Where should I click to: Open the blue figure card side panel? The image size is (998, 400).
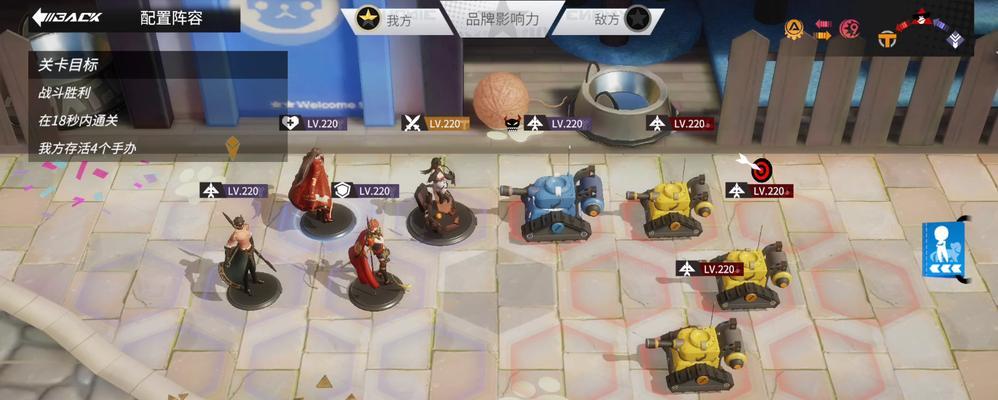pyautogui.click(x=942, y=250)
